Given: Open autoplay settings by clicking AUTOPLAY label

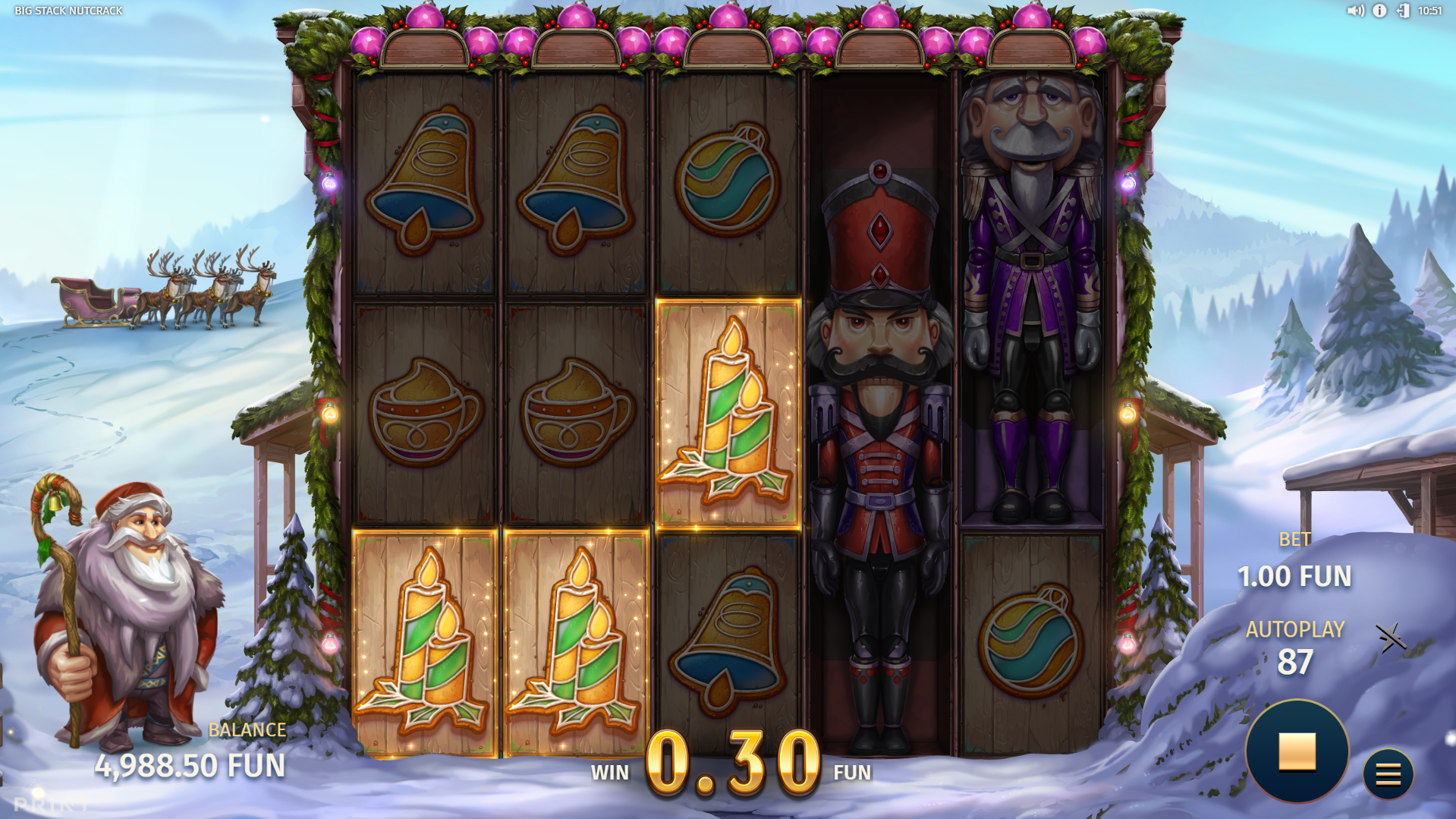Looking at the screenshot, I should 1294,628.
